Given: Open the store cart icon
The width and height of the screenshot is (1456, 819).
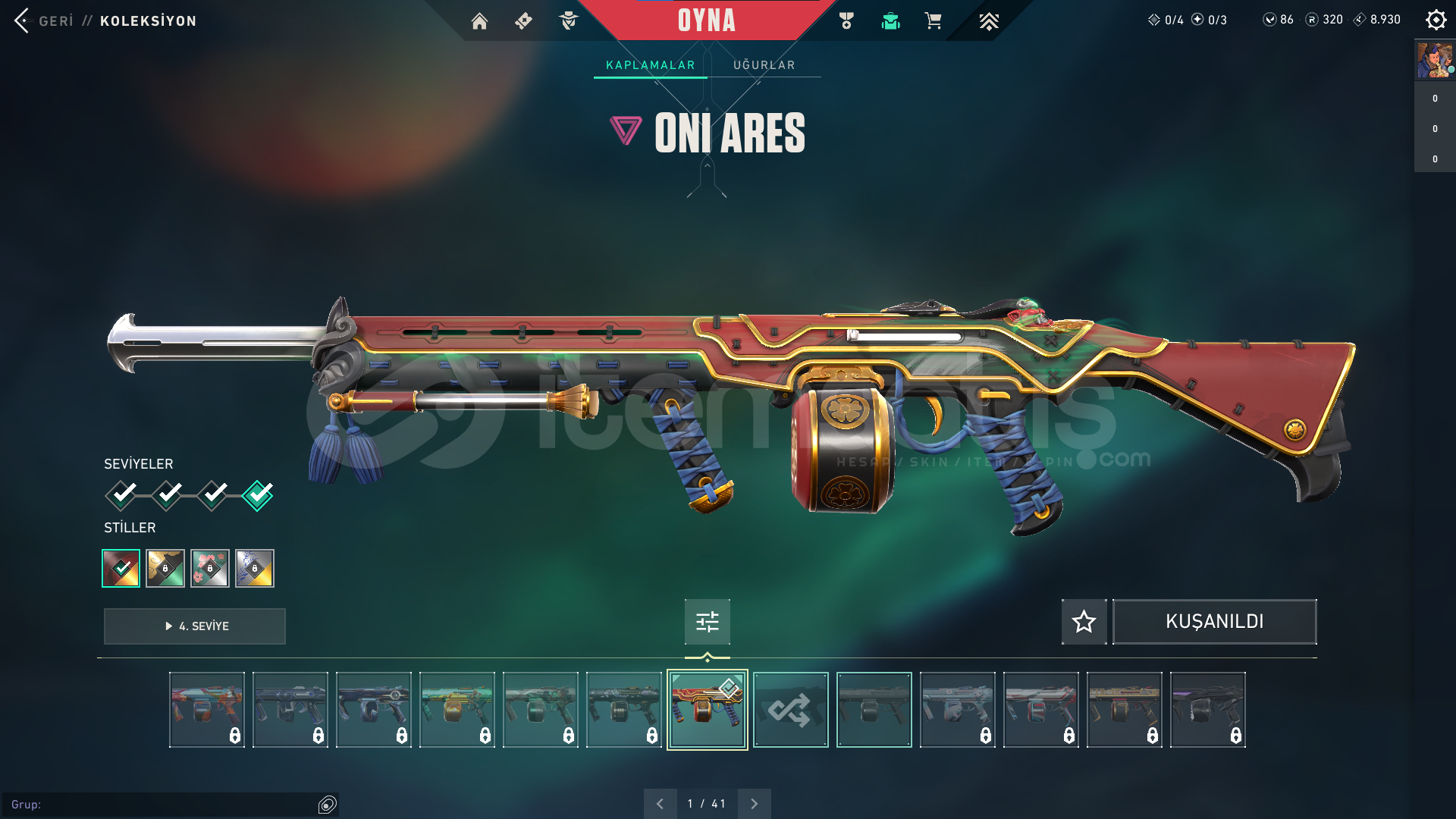Looking at the screenshot, I should coord(933,21).
